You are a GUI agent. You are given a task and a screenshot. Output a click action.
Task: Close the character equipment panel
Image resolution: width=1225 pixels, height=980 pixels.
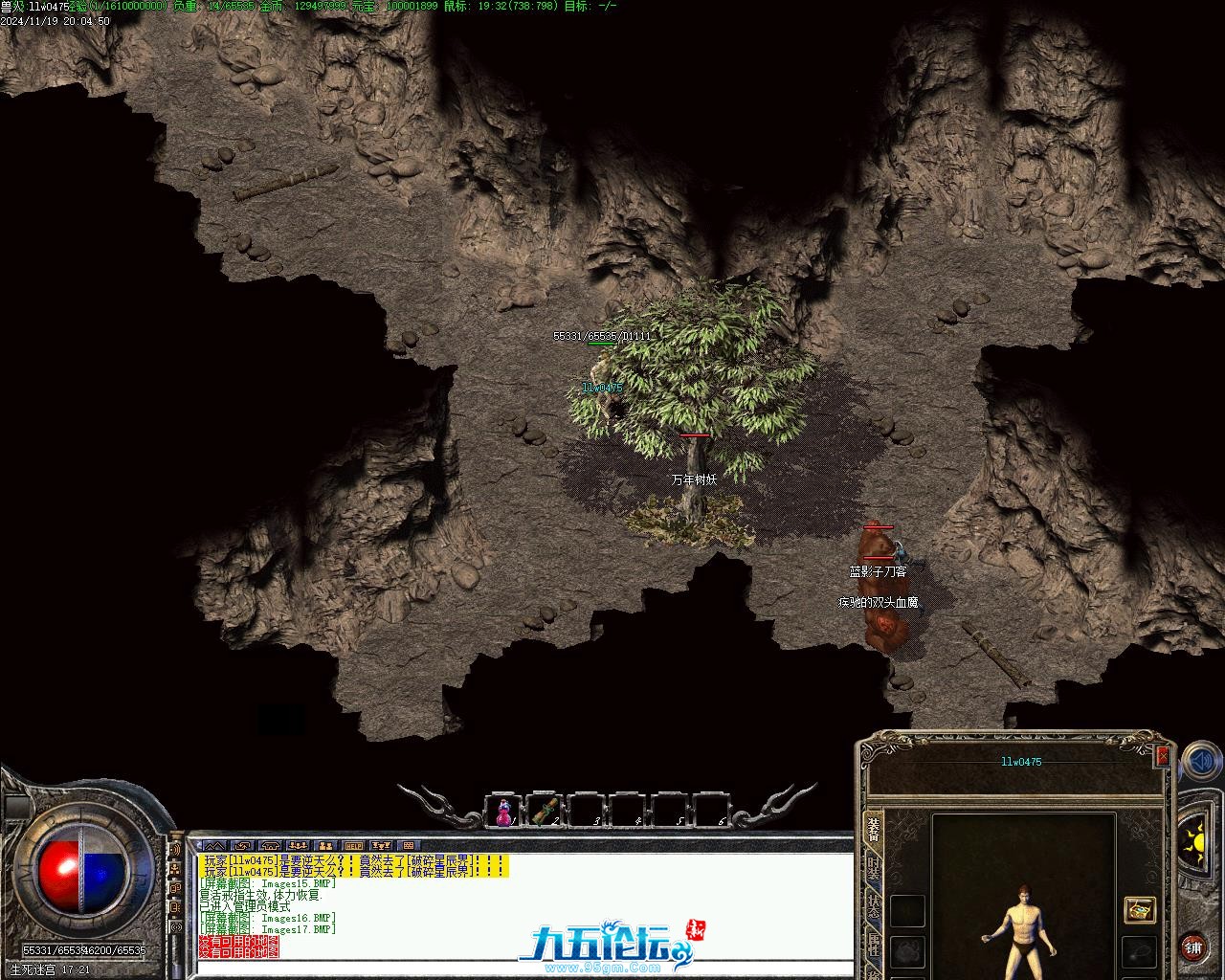[1163, 756]
